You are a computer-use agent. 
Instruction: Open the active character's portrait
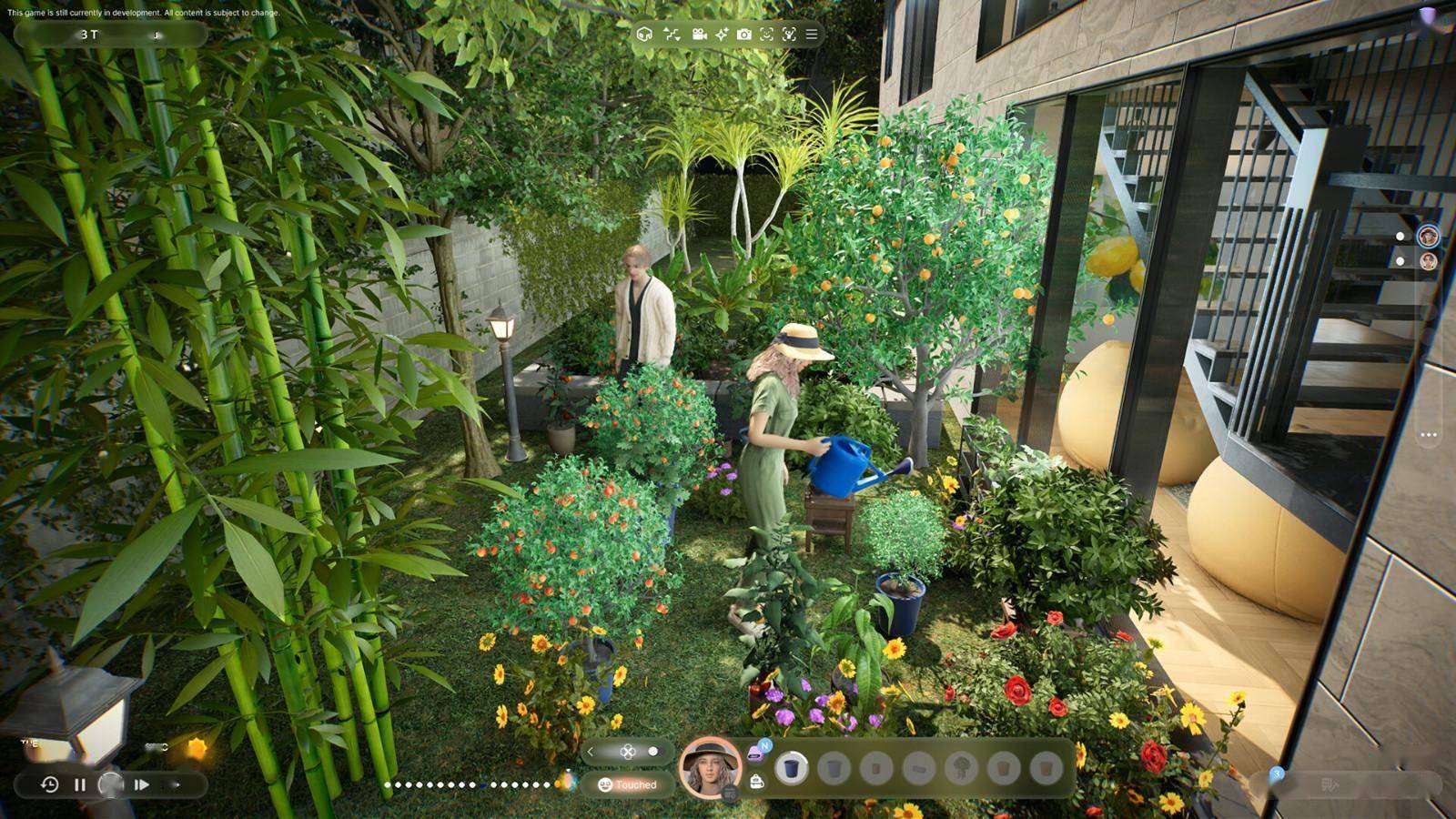[711, 767]
